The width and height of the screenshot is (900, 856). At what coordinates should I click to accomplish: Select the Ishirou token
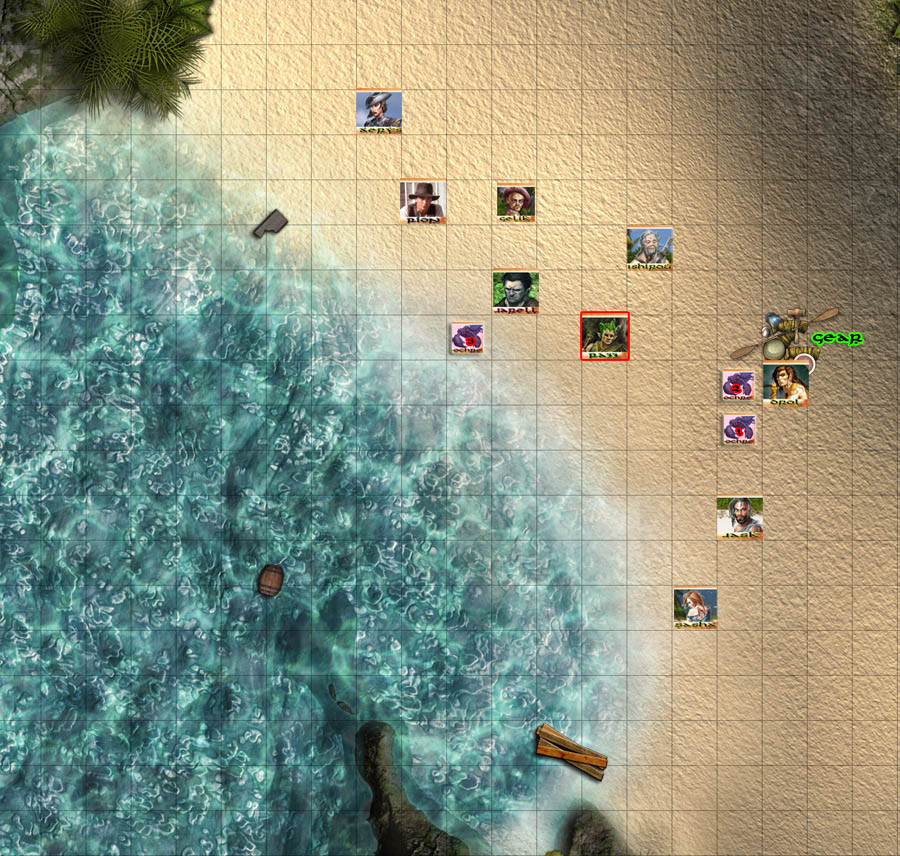click(x=650, y=247)
